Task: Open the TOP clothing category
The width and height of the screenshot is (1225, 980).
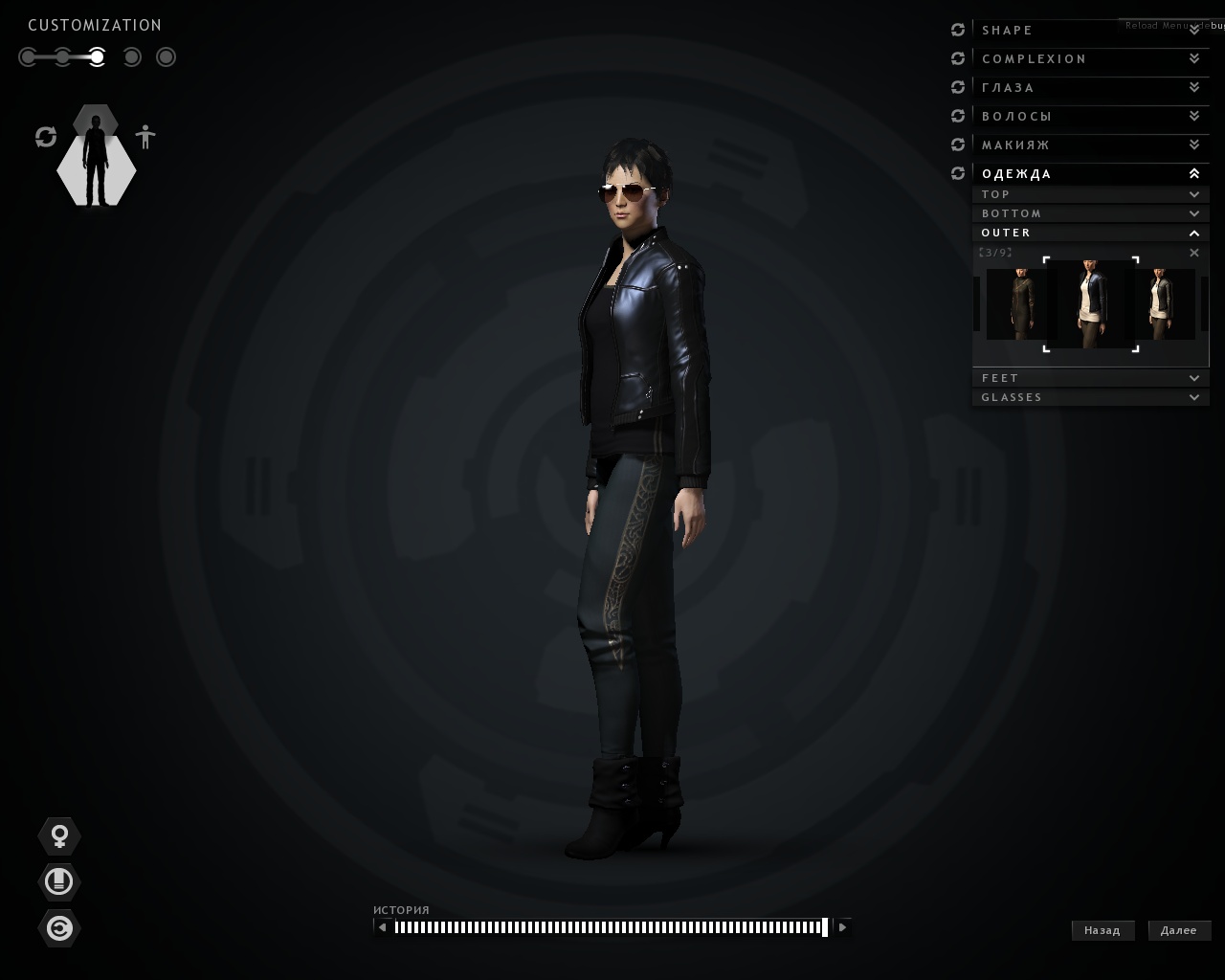Action: 1089,194
